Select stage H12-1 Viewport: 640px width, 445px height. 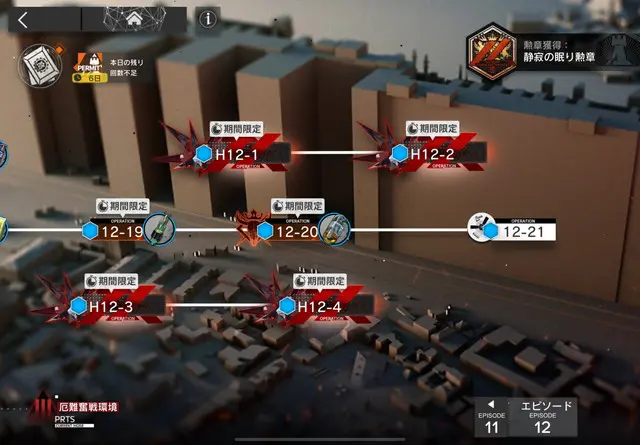(241, 154)
